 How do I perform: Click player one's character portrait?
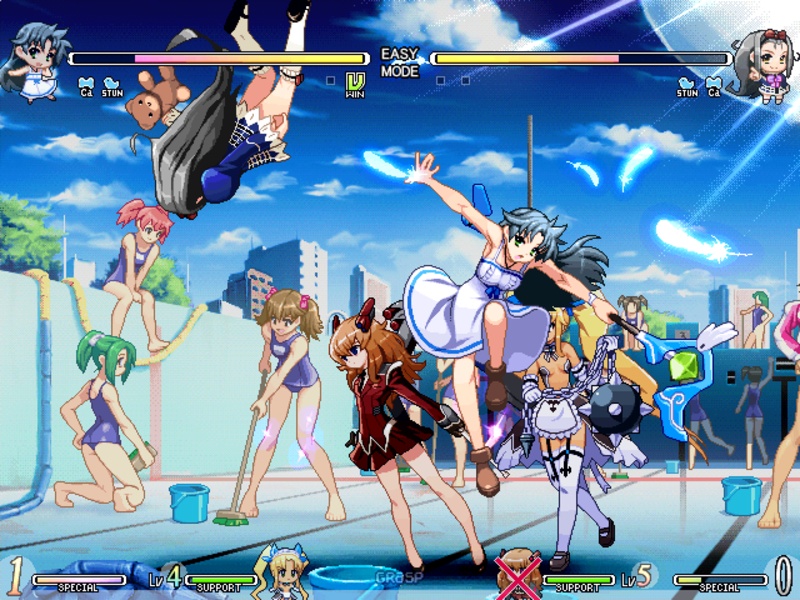click(x=35, y=62)
